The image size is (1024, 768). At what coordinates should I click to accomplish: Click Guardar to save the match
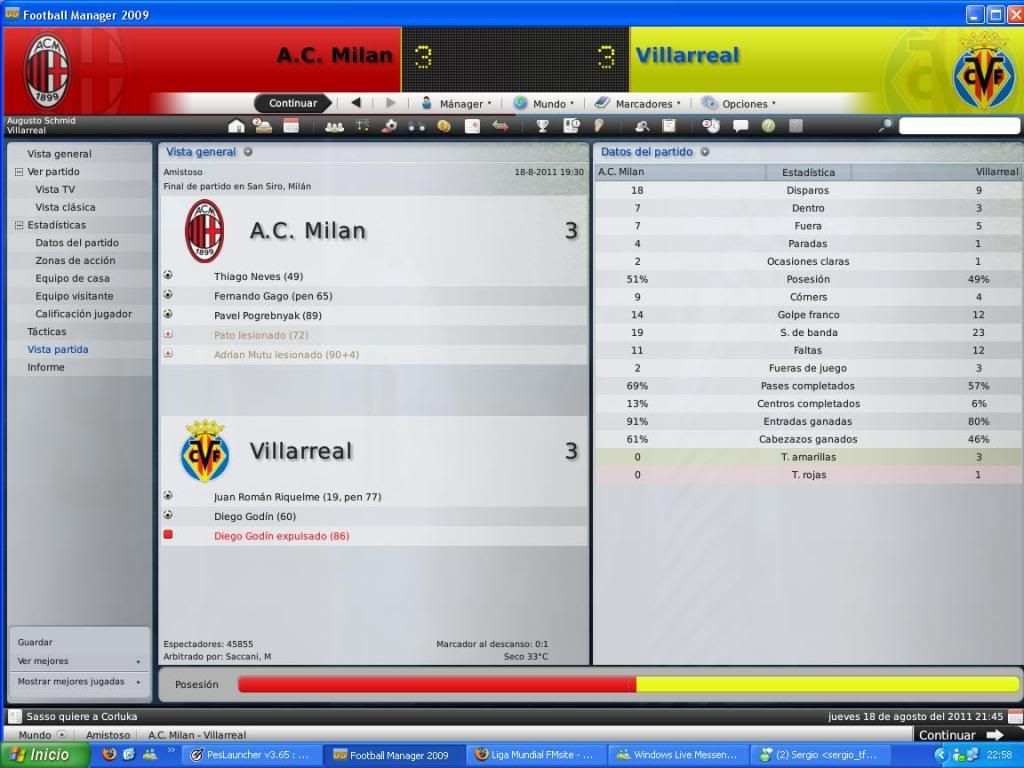tap(35, 642)
